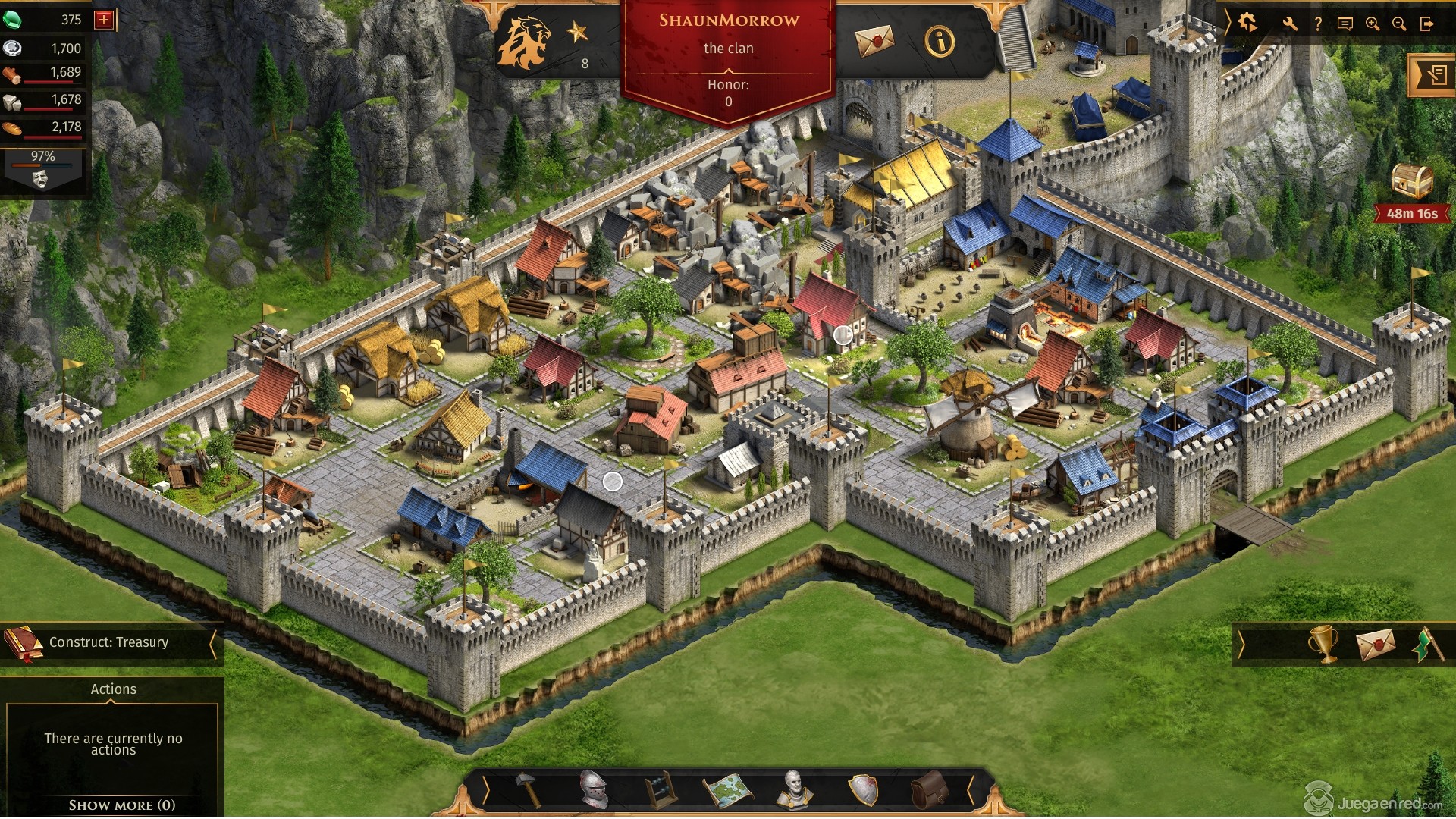This screenshot has height=819, width=1456.
Task: Open the hammer build menu
Action: coord(529,790)
